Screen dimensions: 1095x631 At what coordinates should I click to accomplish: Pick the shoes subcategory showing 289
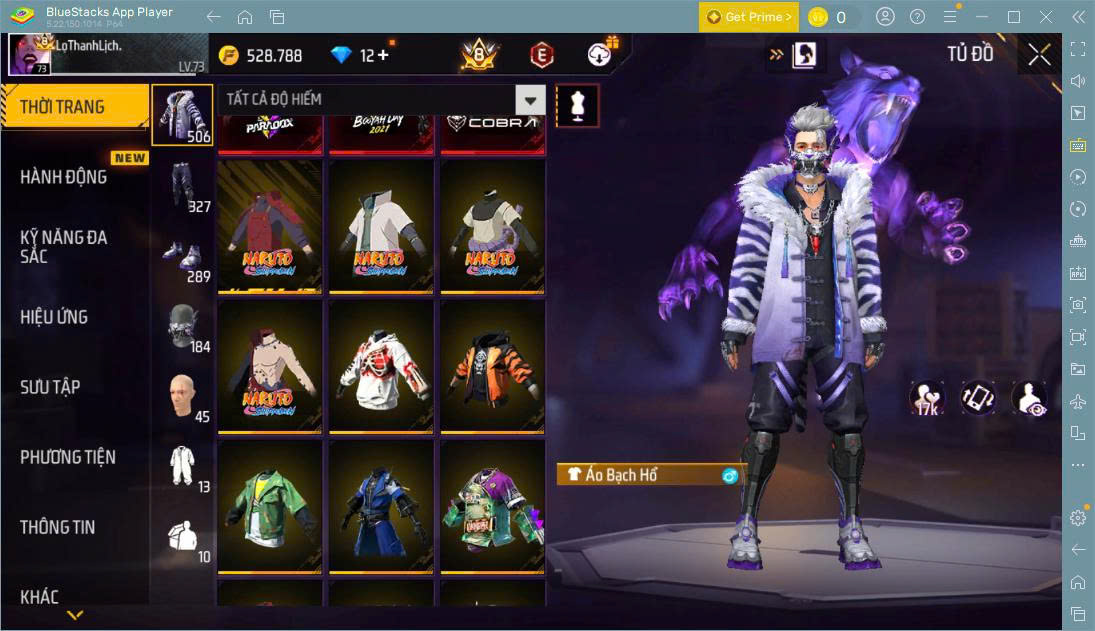182,257
